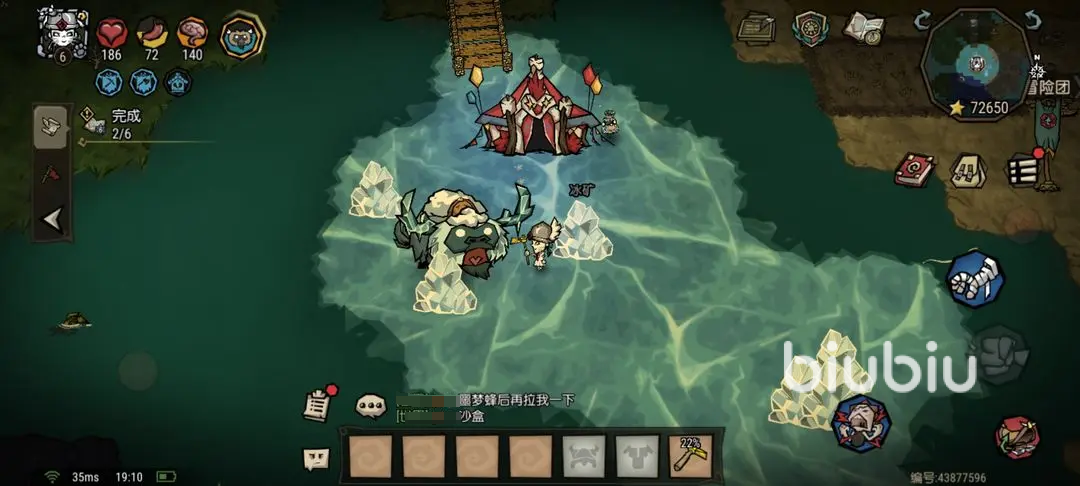This screenshot has height=486, width=1080.
Task: Open the notepad with quill icon
Action: point(757,28)
